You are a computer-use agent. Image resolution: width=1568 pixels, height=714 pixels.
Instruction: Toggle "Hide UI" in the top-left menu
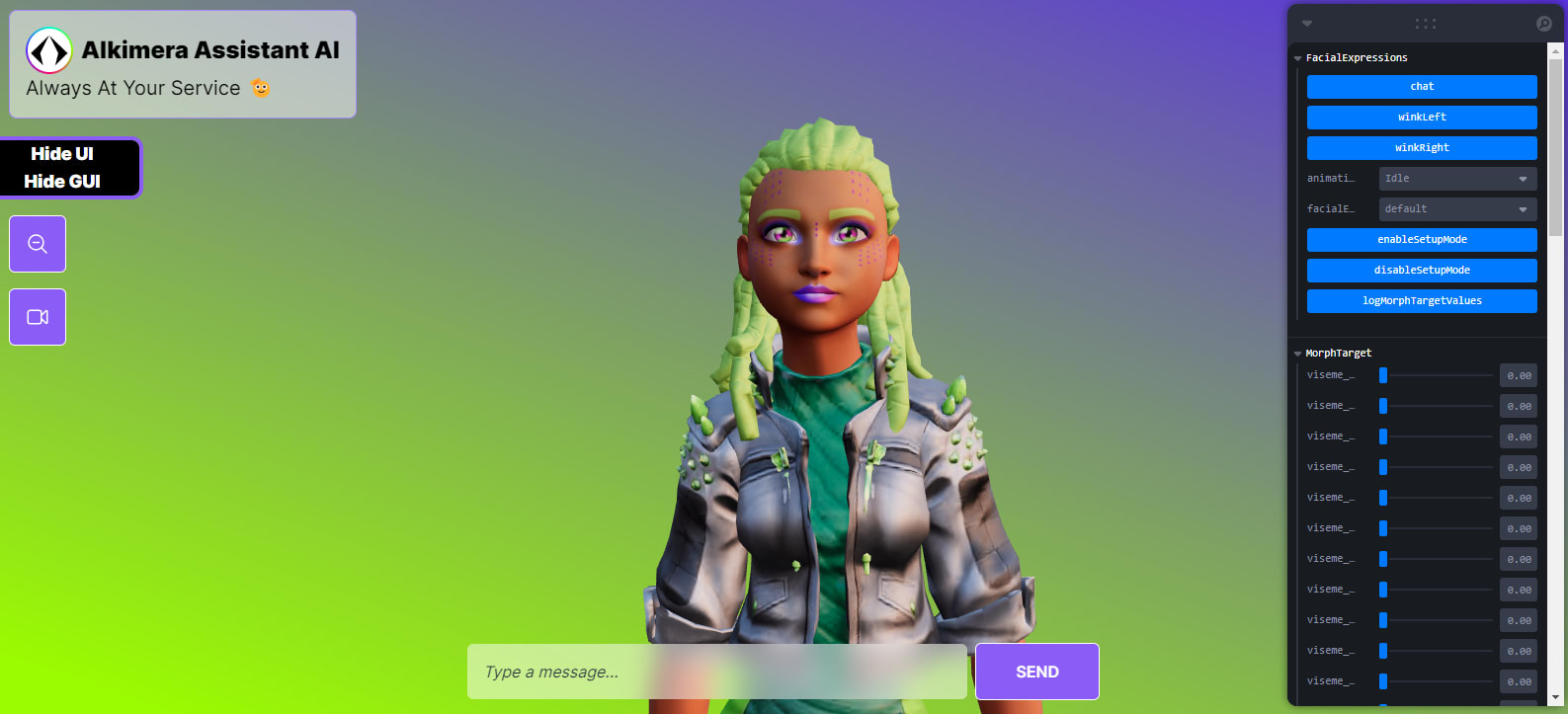click(x=61, y=153)
